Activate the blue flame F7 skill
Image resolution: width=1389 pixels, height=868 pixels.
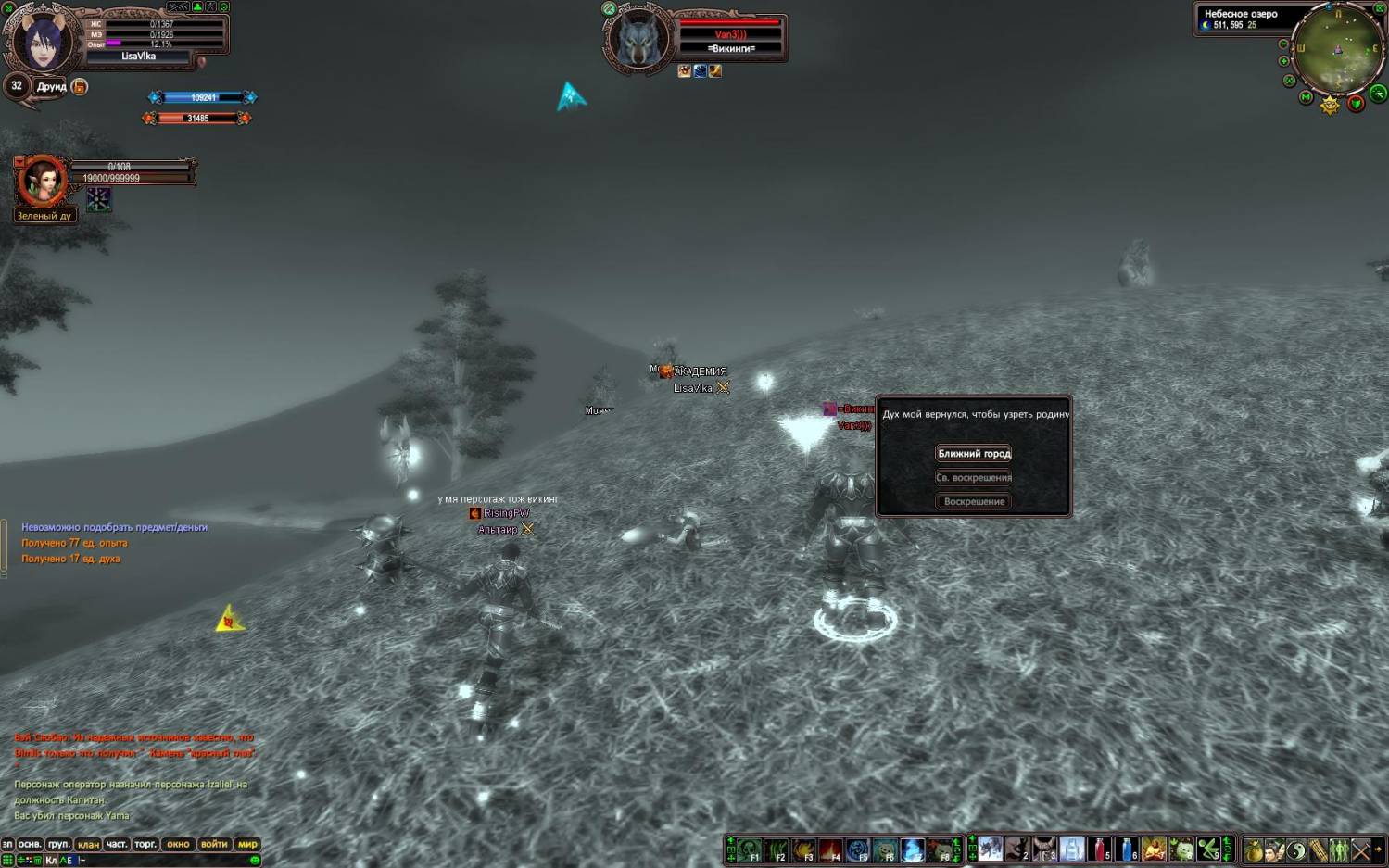pyautogui.click(x=912, y=849)
